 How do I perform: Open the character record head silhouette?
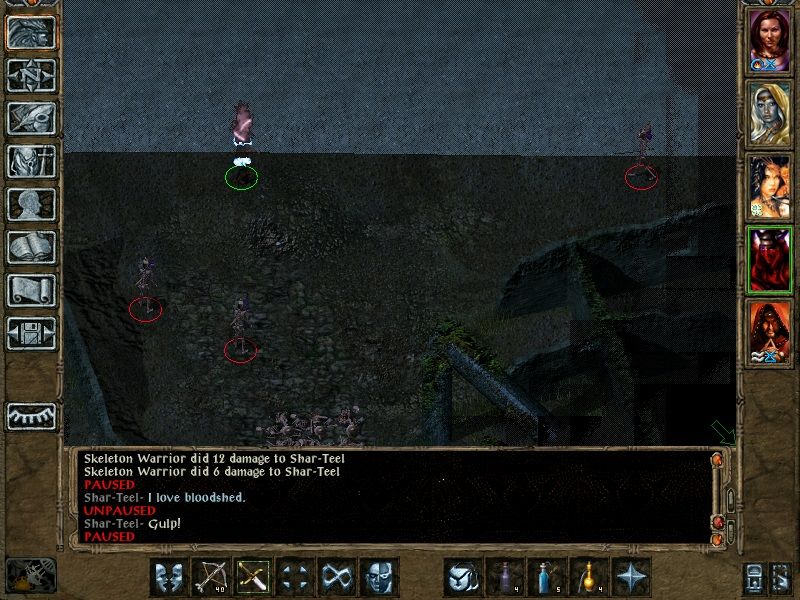[x=31, y=204]
